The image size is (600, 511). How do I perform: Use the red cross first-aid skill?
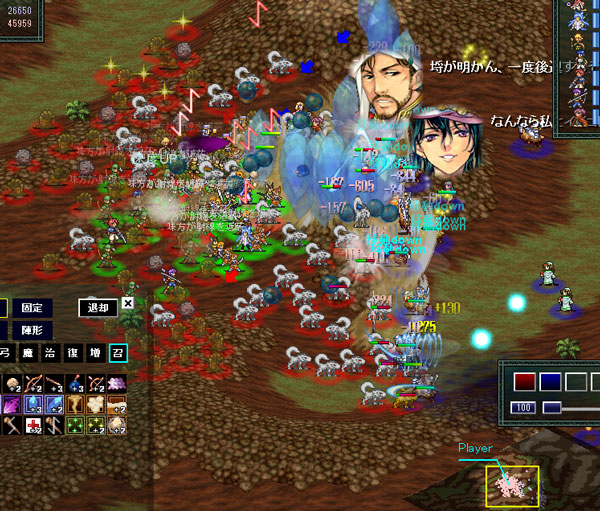[x=32, y=427]
